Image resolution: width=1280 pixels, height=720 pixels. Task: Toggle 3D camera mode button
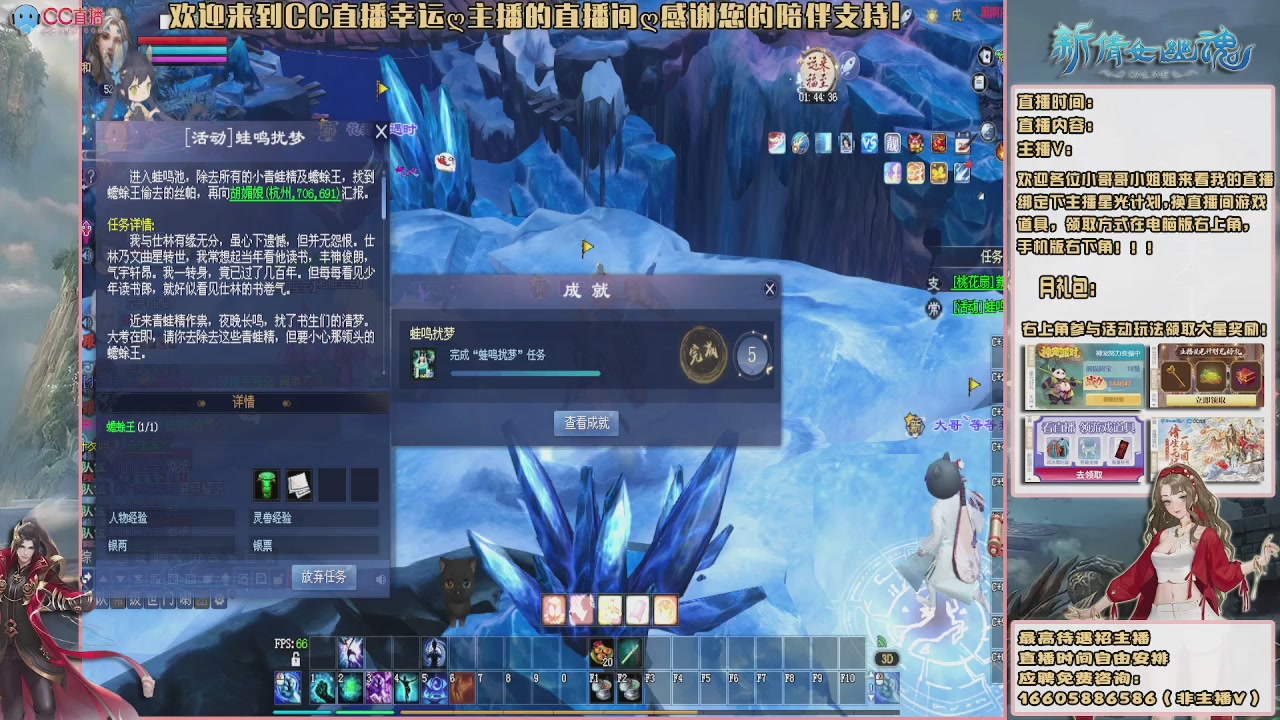click(x=887, y=659)
